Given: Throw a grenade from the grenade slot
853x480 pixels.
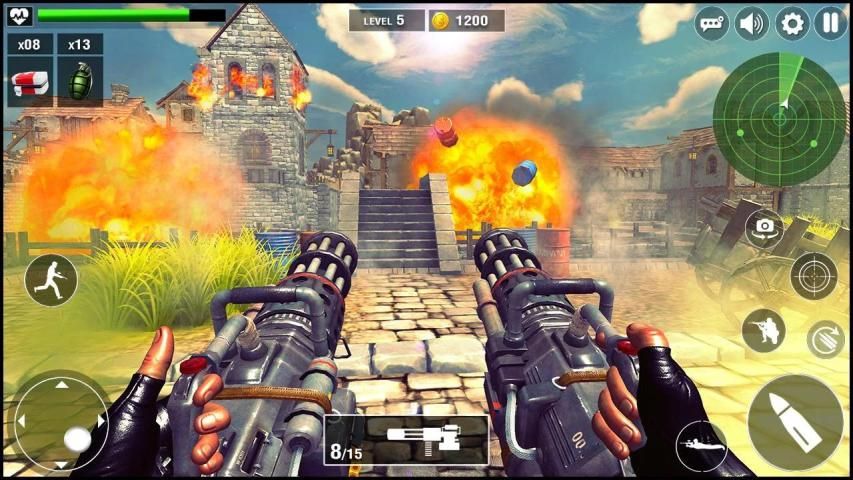Looking at the screenshot, I should (80, 80).
